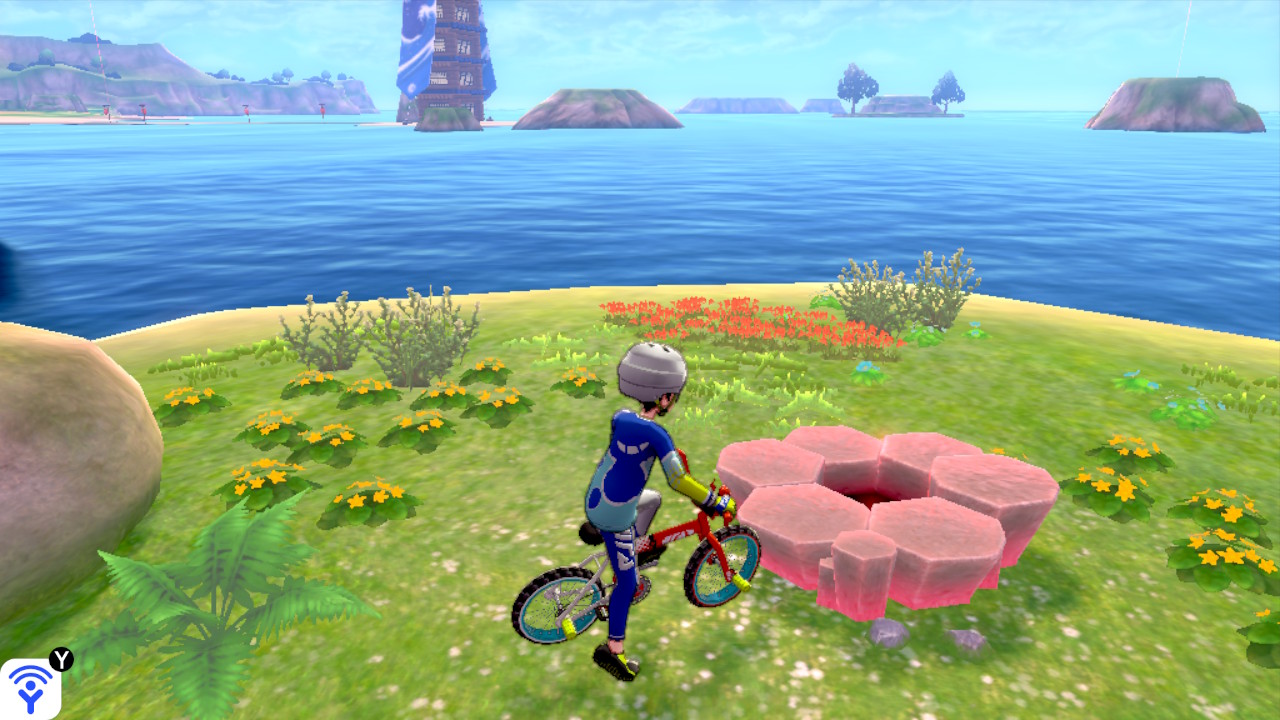Open the Y-Comm wireless icon
Viewport: 1280px width, 720px height.
[30, 689]
